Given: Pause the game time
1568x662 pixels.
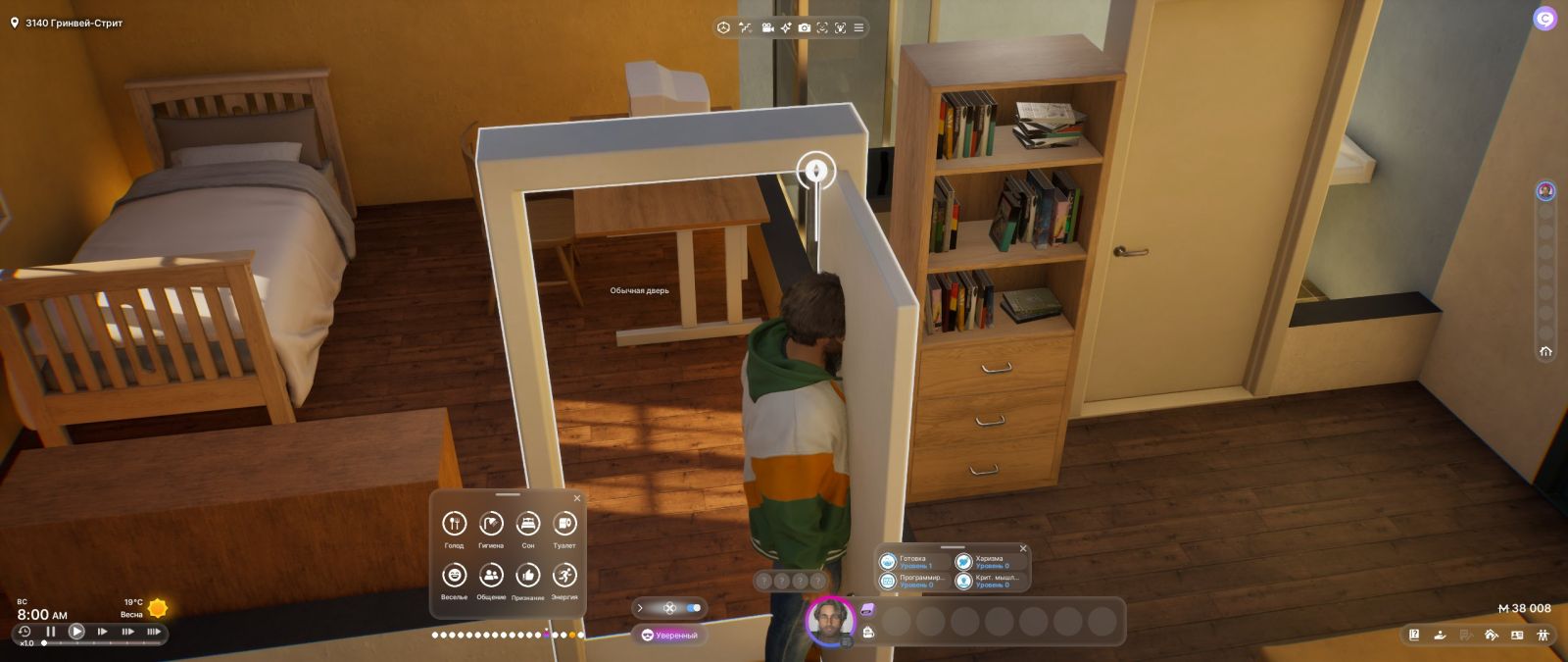Looking at the screenshot, I should [x=51, y=632].
